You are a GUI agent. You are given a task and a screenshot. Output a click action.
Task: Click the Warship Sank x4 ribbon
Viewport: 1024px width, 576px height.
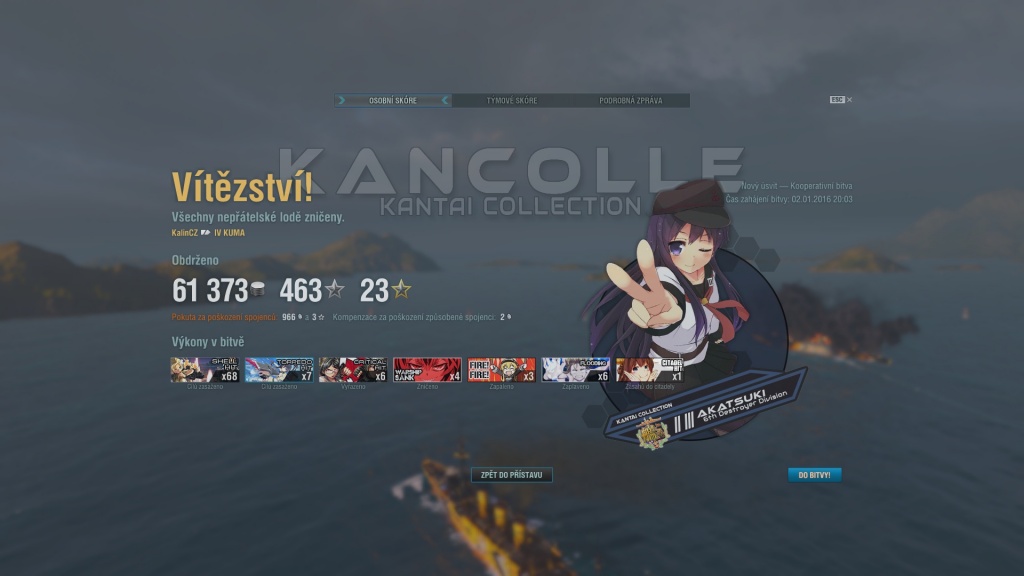(x=427, y=370)
